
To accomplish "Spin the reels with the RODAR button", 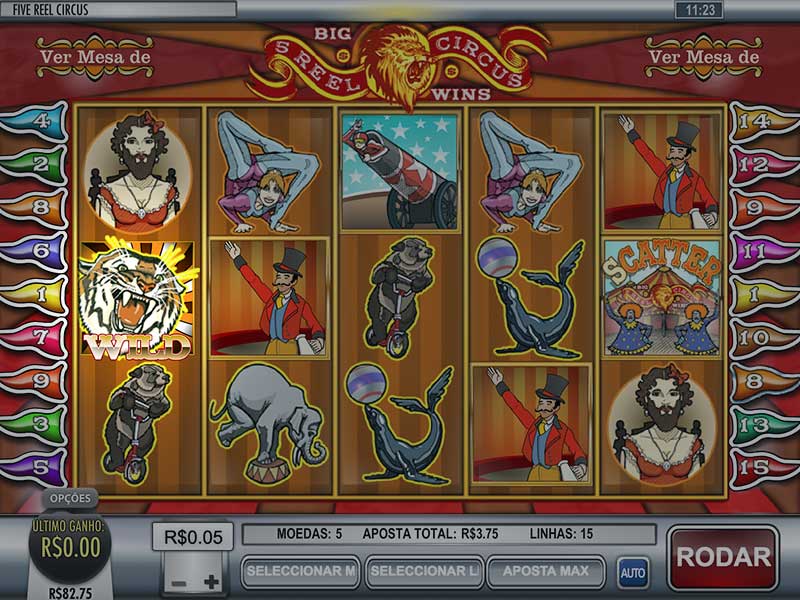I will point(722,557).
